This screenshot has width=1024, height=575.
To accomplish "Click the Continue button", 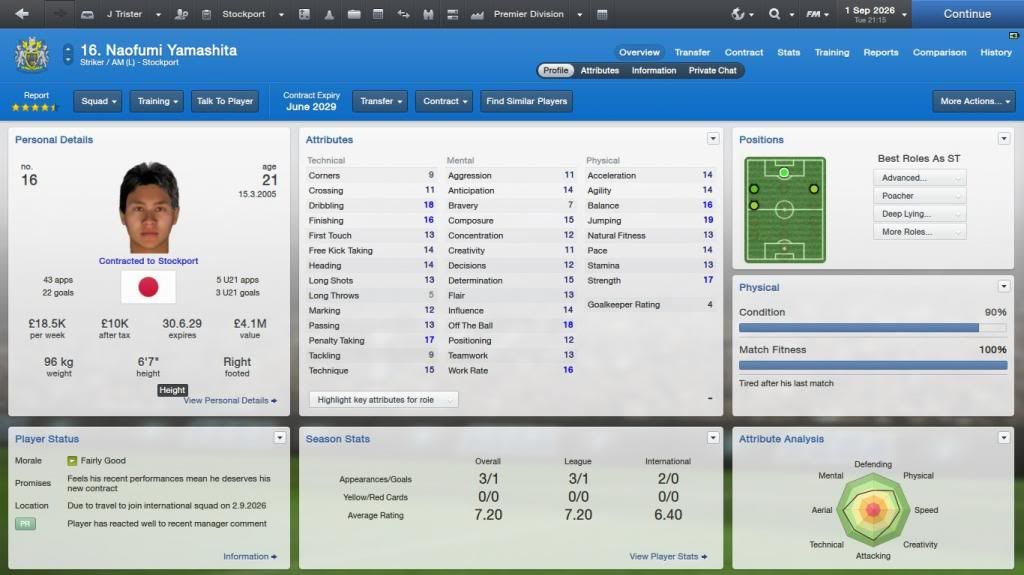I will point(966,14).
